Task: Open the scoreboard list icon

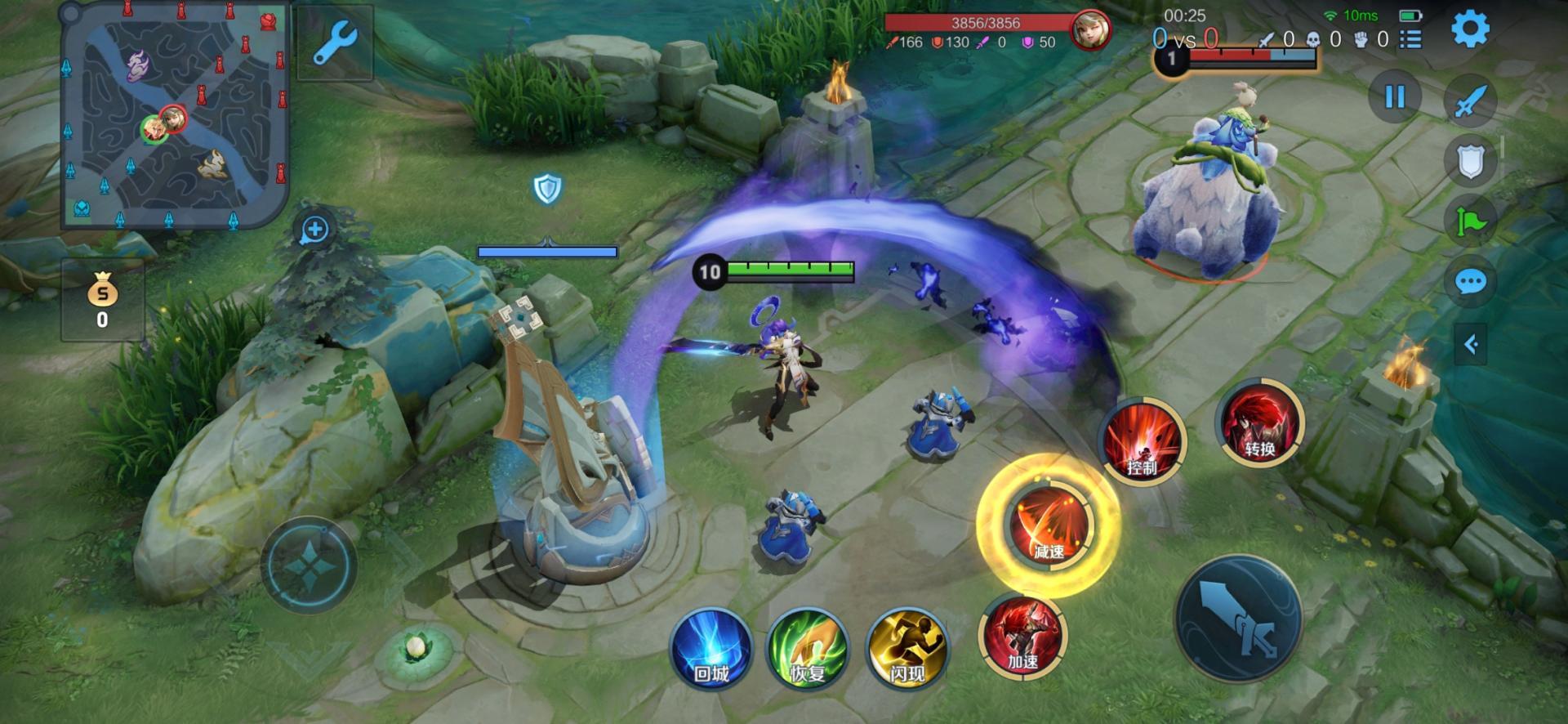Action: [1410, 39]
